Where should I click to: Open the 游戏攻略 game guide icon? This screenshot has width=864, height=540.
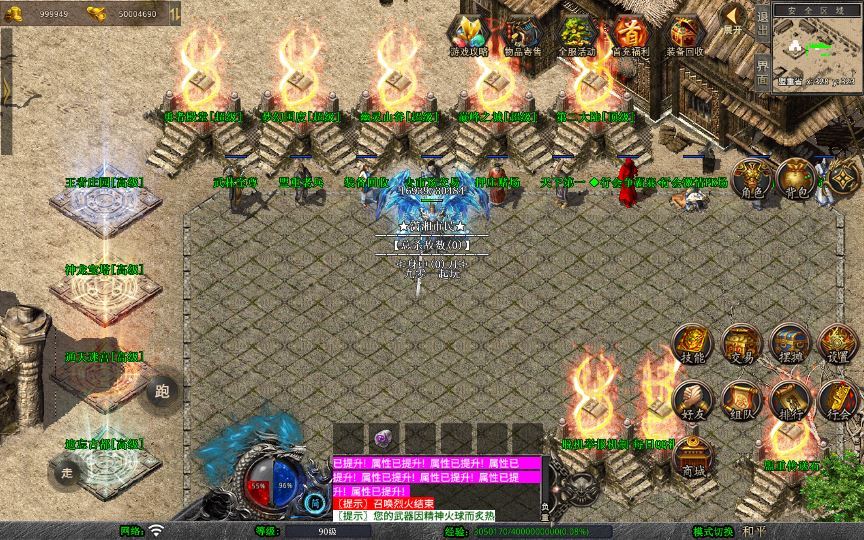(x=469, y=35)
